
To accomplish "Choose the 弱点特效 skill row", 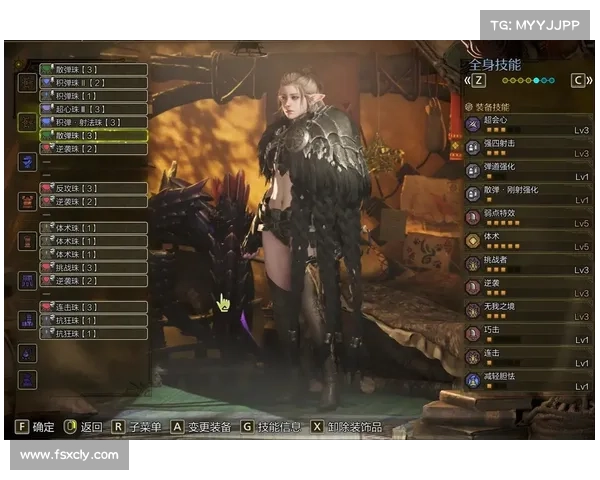I will point(527,217).
